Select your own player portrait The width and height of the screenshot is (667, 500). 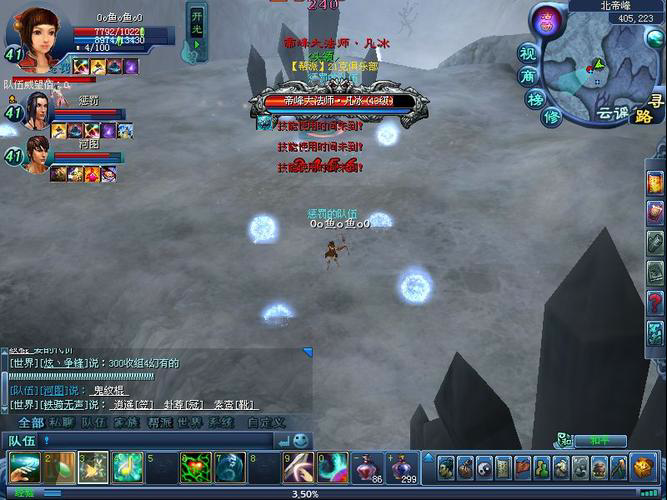pos(38,33)
